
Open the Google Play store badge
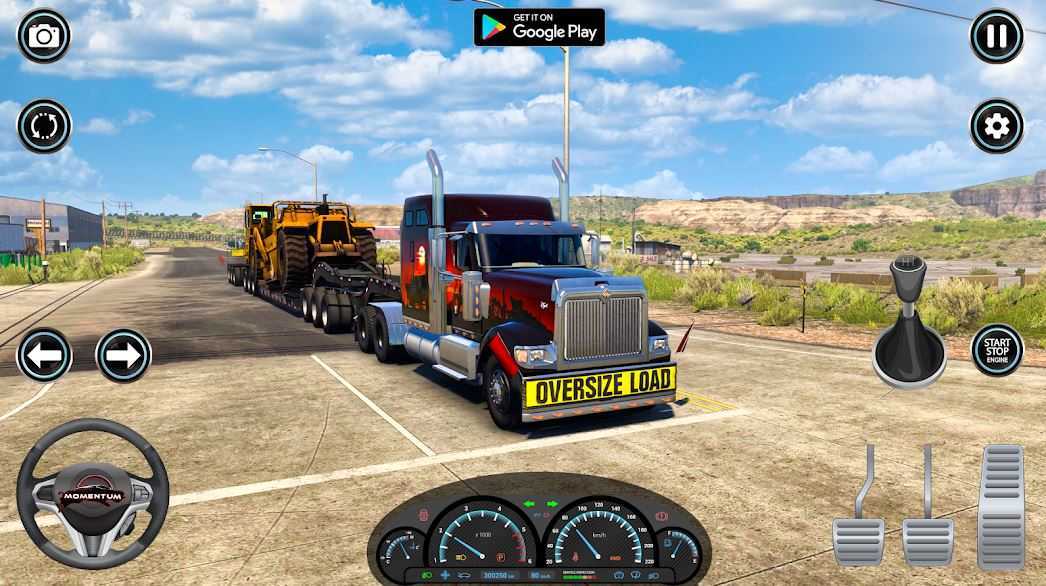point(539,27)
